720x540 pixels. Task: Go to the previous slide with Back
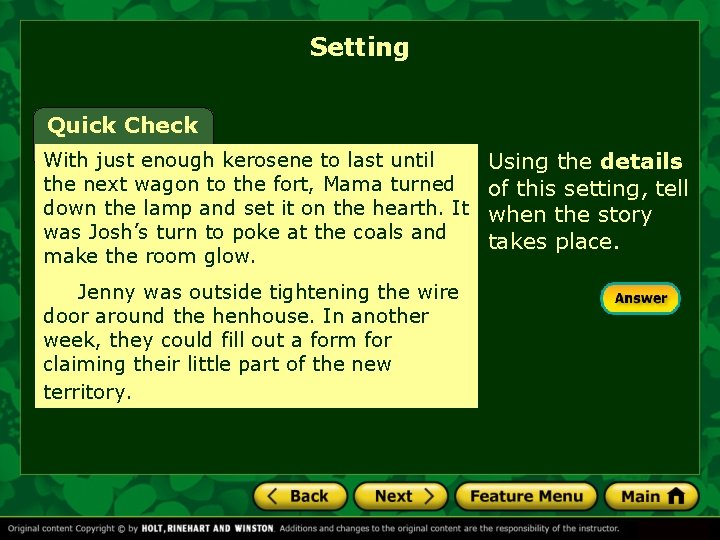point(299,496)
